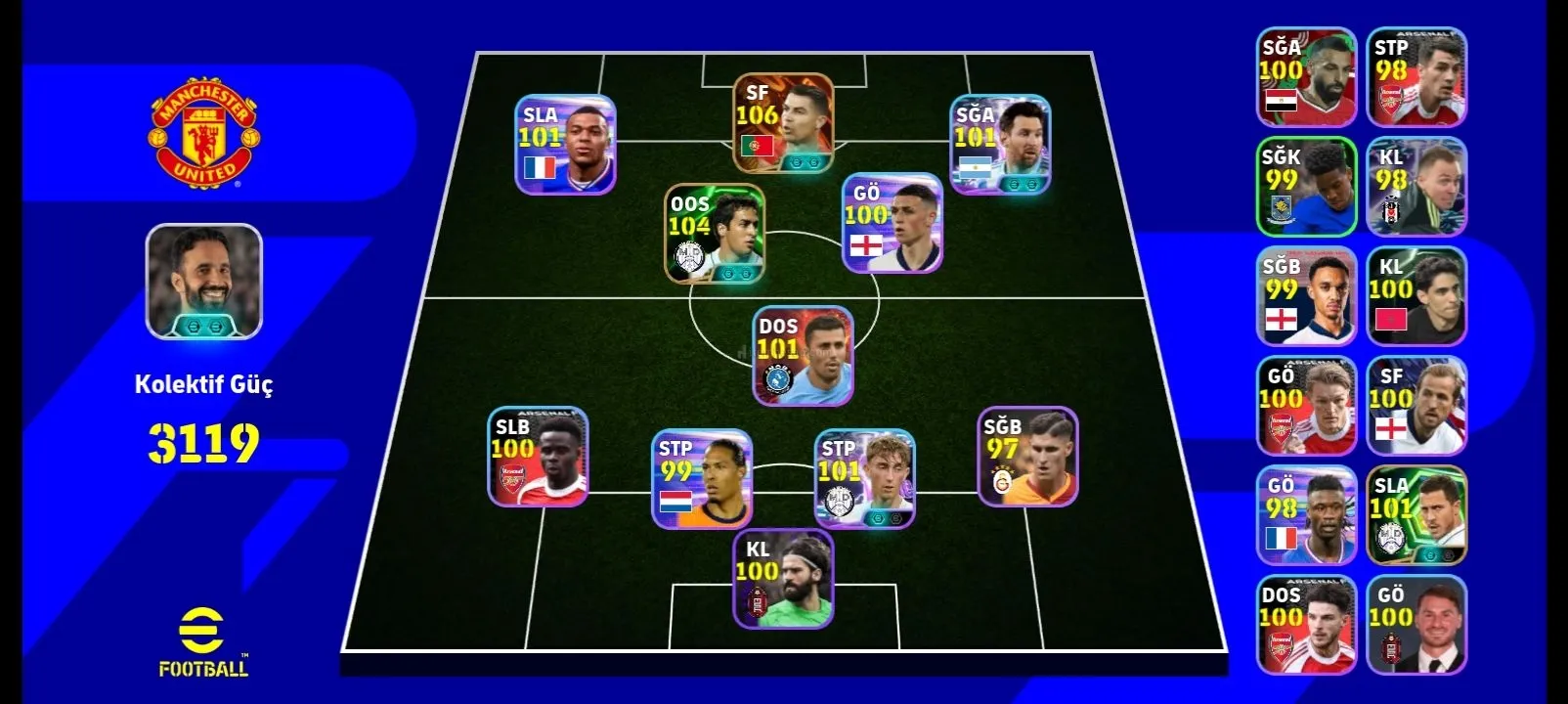1568x704 pixels.
Task: Select the DOS 100 substitute card
Action: pyautogui.click(x=1306, y=625)
